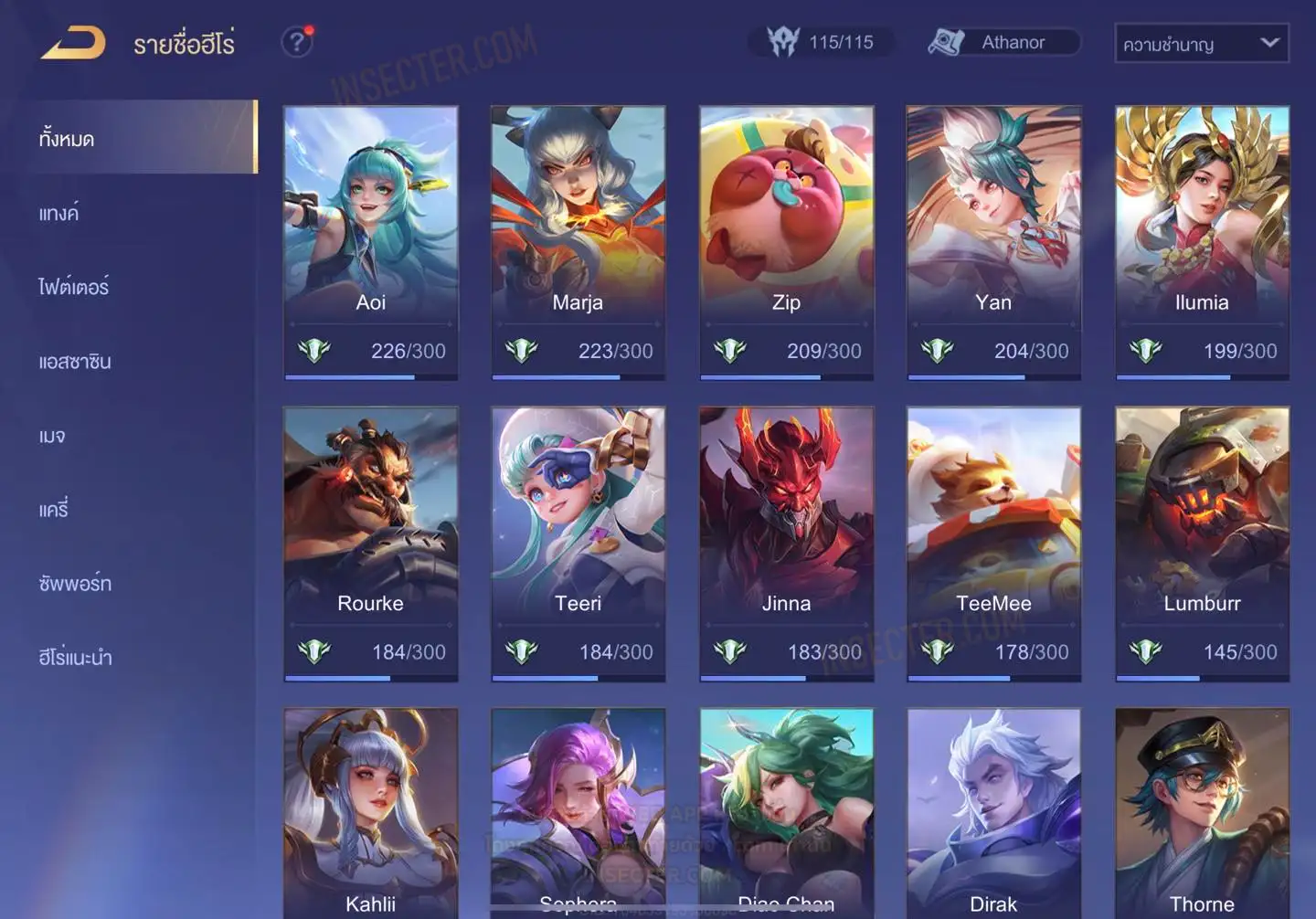
Task: Filter heroes by แทงค์ role
Action: (58, 214)
